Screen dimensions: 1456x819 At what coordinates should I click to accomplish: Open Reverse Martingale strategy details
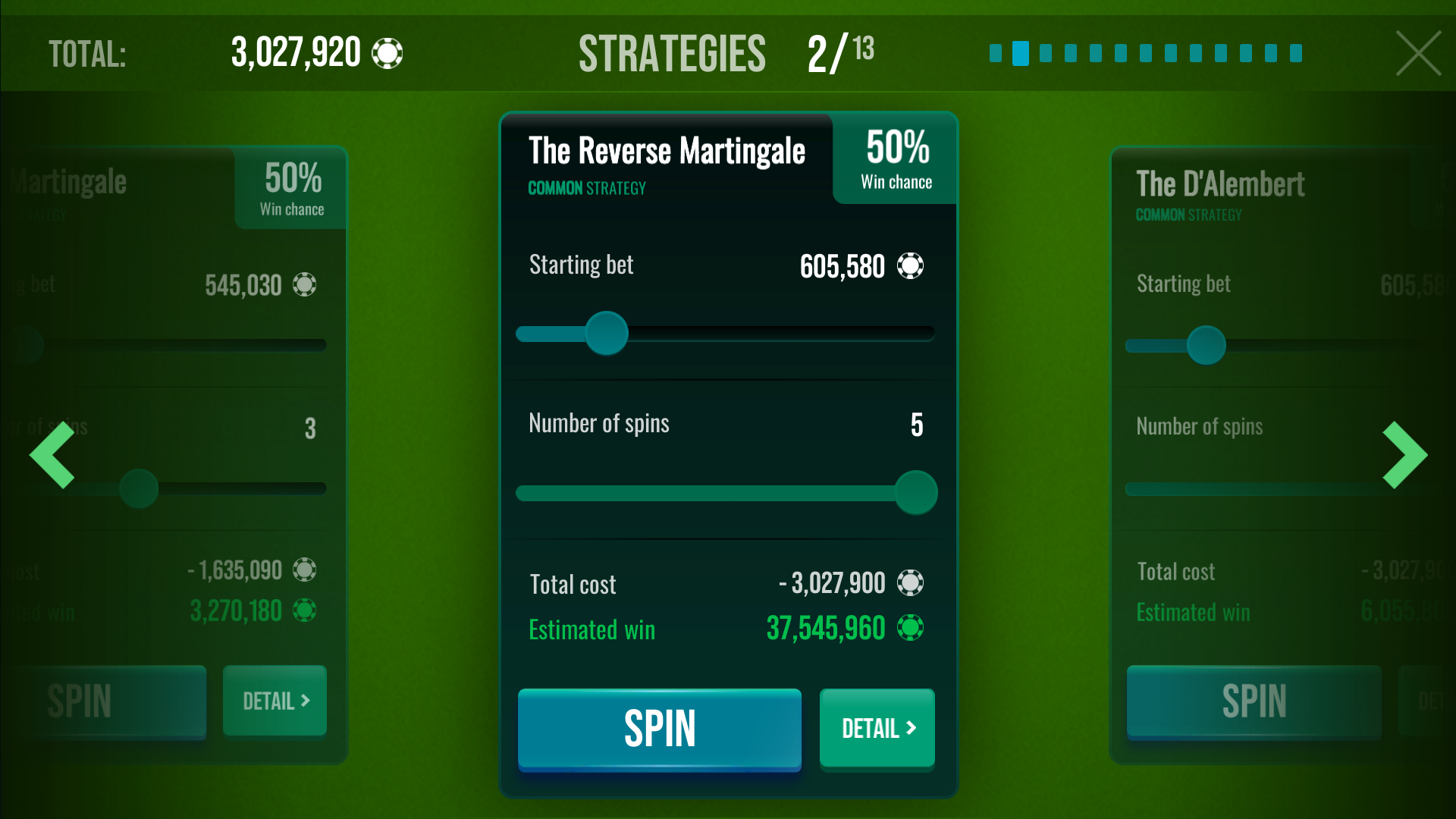877,729
